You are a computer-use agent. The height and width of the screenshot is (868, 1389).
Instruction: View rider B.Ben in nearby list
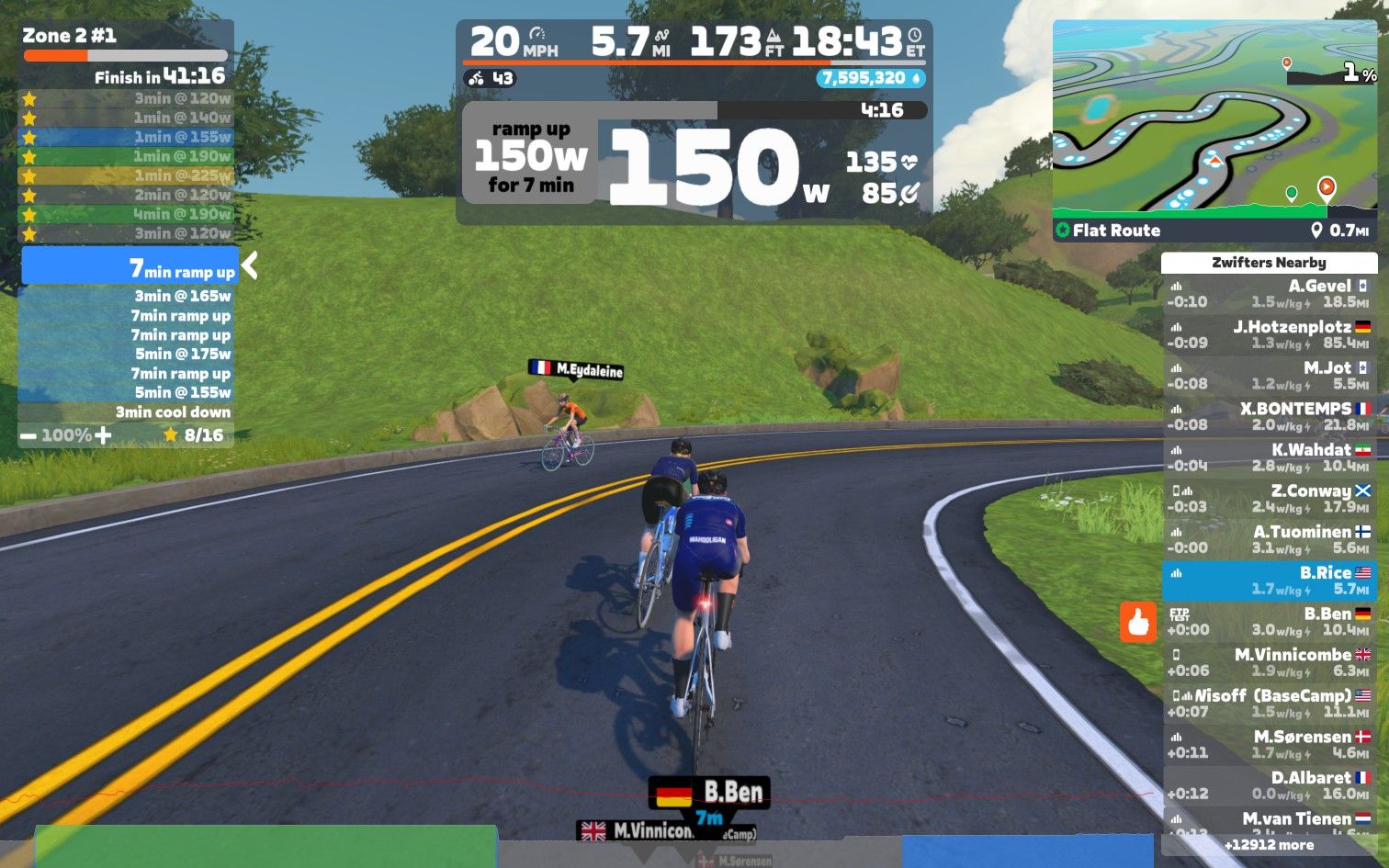(1268, 622)
